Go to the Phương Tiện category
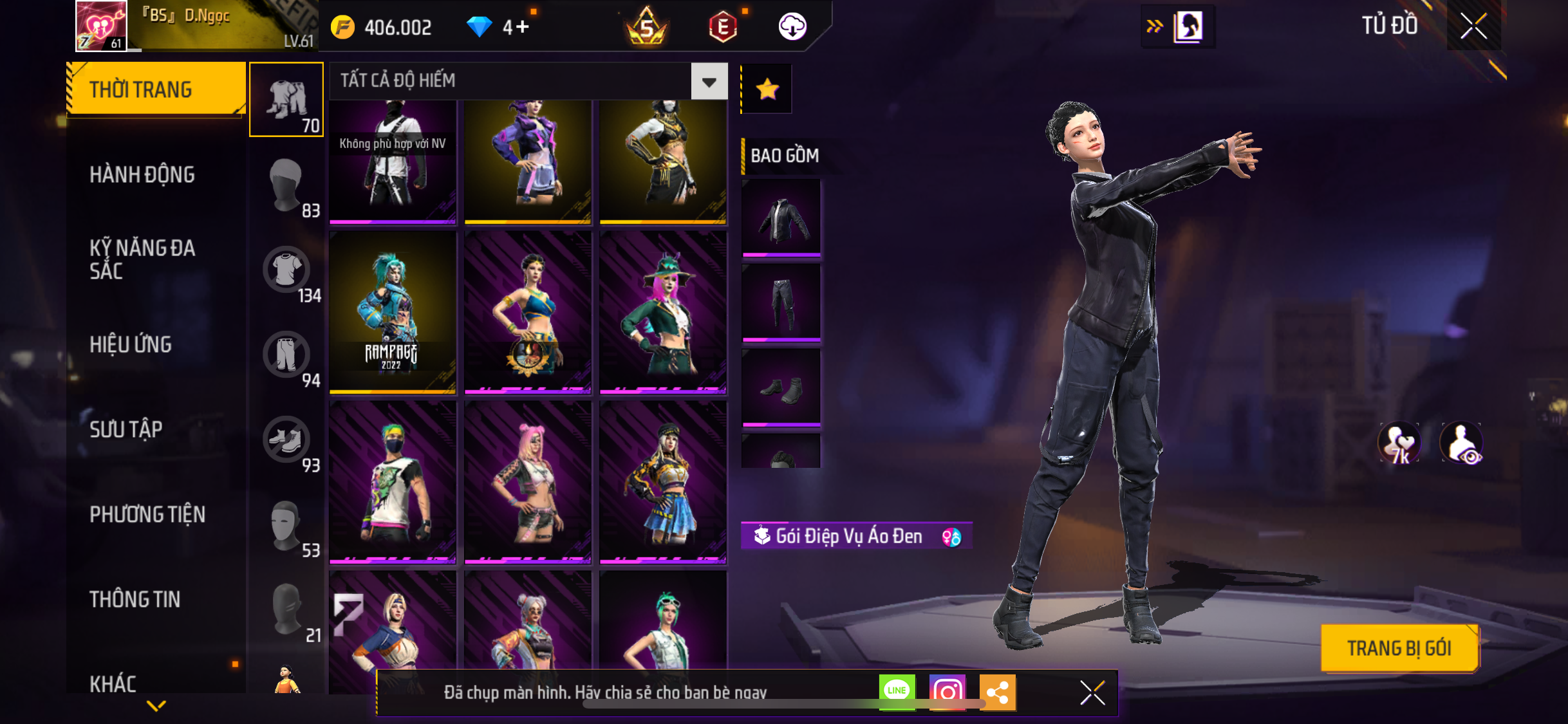This screenshot has height=724, width=1568. point(147,514)
